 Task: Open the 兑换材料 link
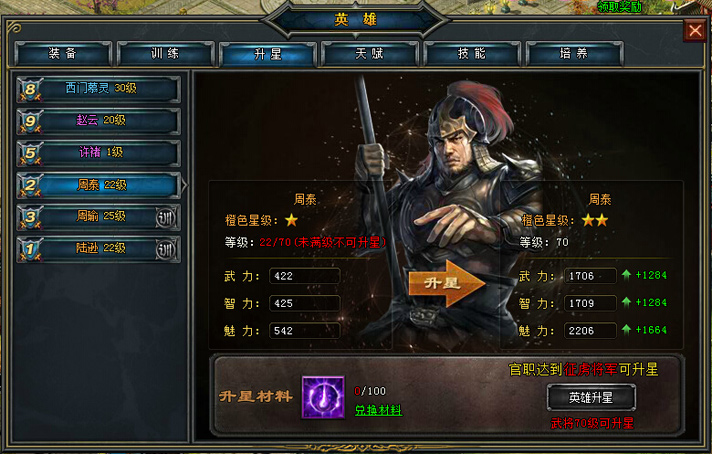point(378,410)
